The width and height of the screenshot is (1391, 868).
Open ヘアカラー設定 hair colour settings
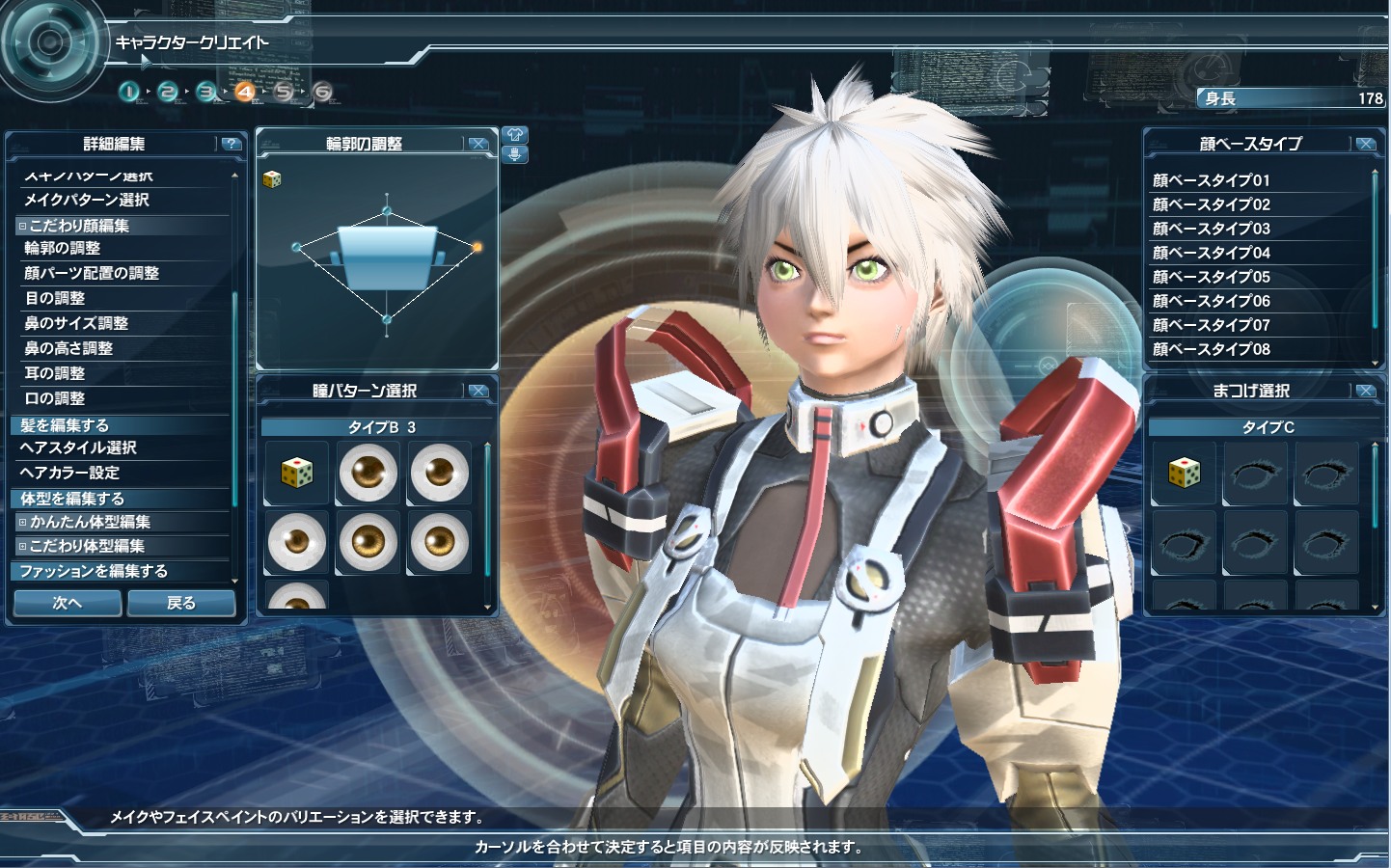69,473
